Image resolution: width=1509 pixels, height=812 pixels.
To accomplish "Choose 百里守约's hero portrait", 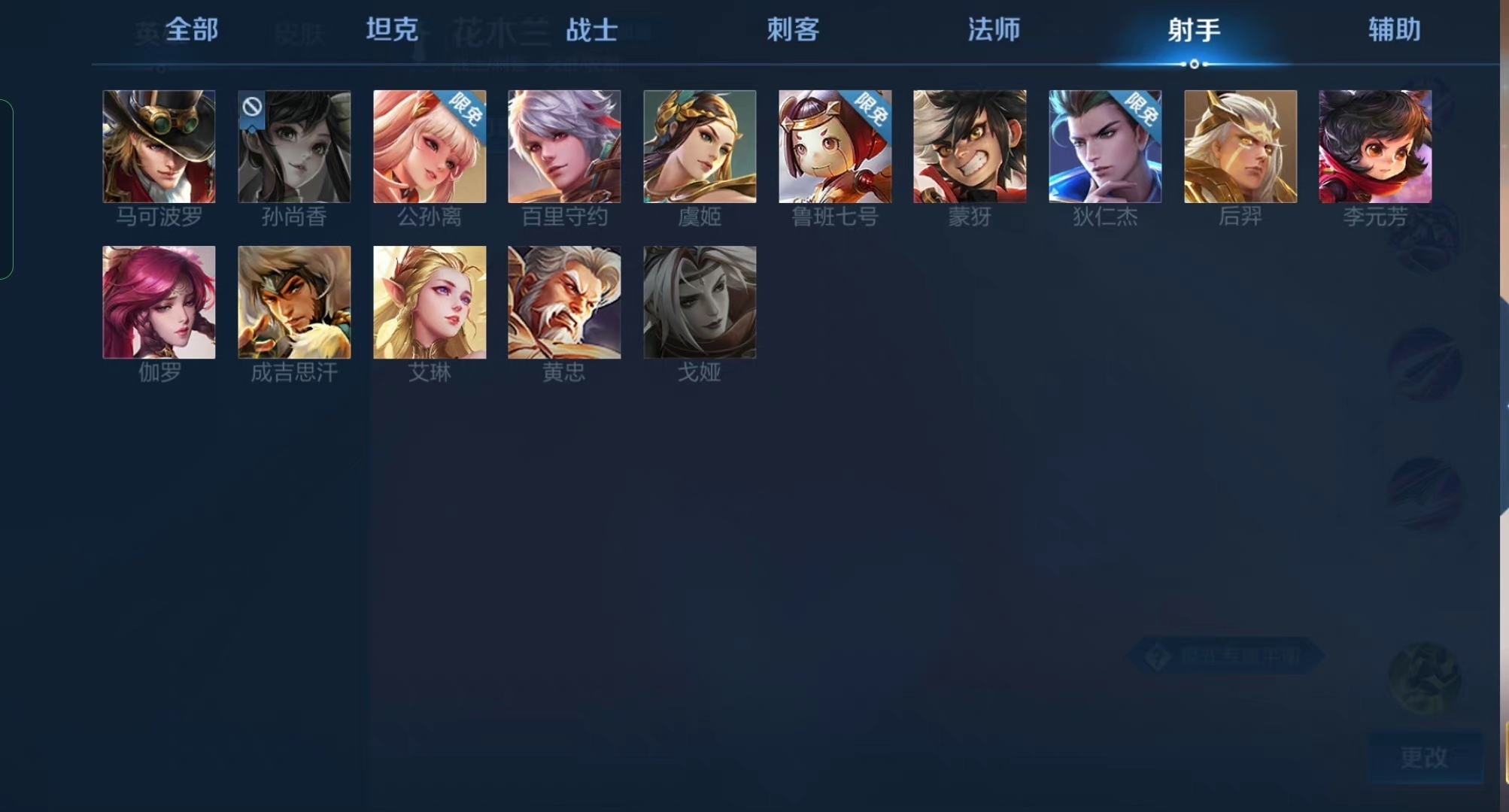I will (x=563, y=147).
